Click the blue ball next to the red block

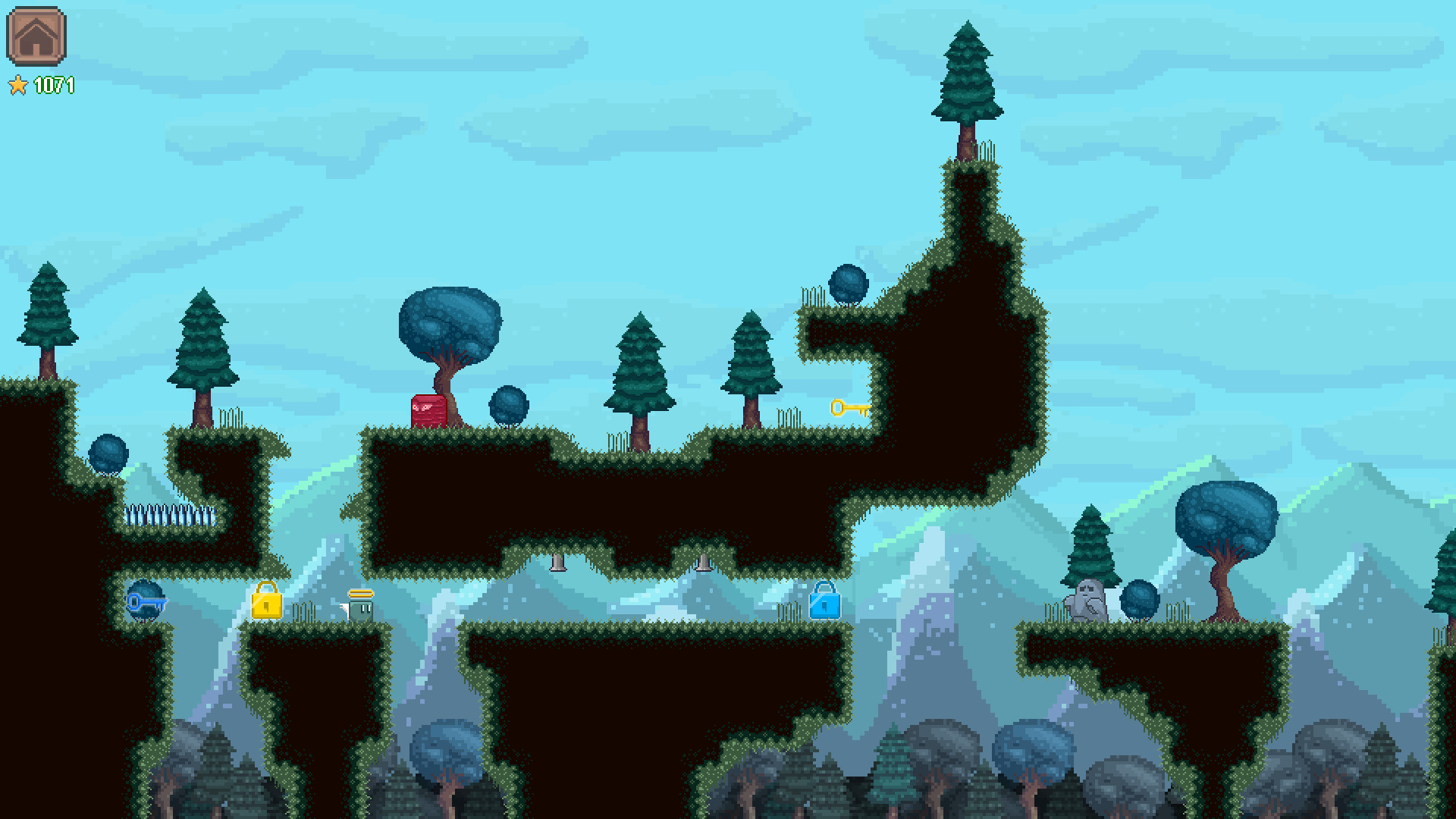tap(509, 403)
